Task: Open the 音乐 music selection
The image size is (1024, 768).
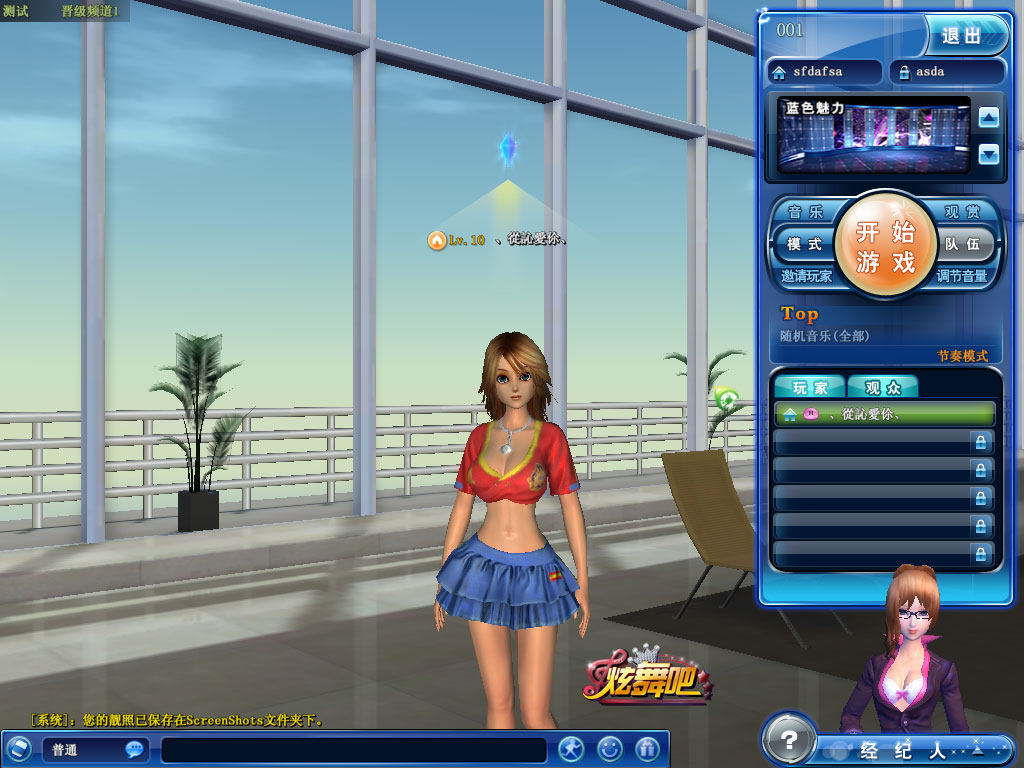Action: (806, 212)
